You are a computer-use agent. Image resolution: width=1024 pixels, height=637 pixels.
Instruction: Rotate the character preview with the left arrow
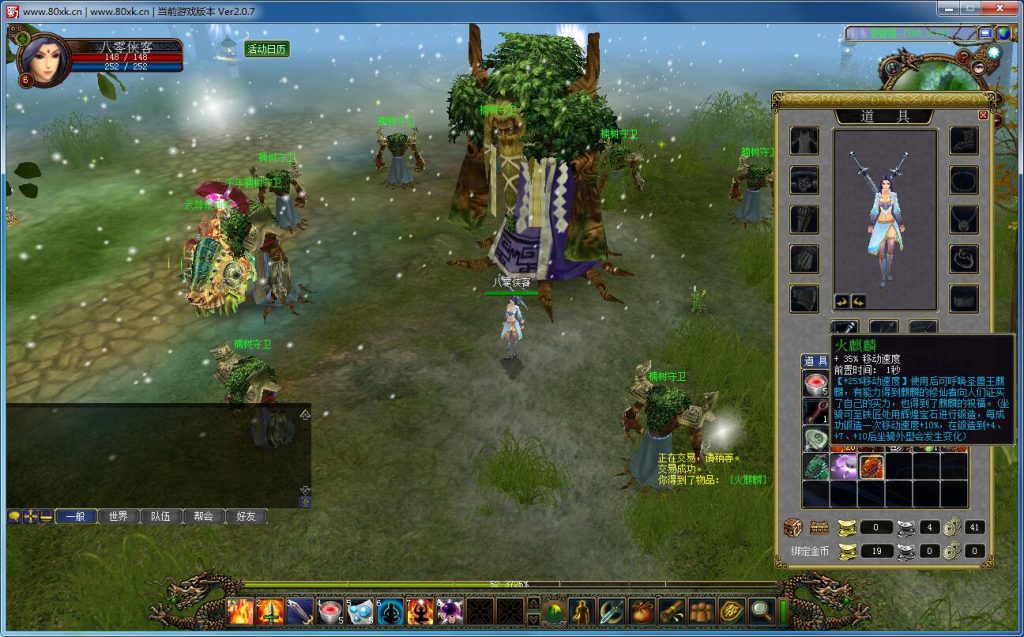click(x=842, y=300)
